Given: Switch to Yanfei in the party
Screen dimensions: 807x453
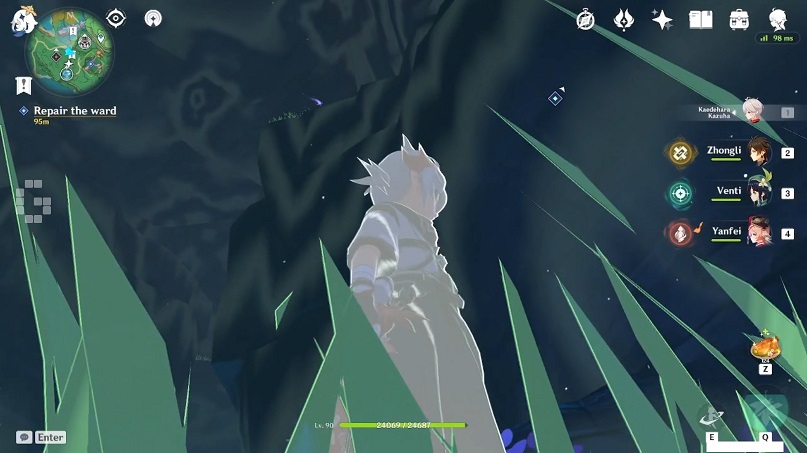Looking at the screenshot, I should pos(758,232).
